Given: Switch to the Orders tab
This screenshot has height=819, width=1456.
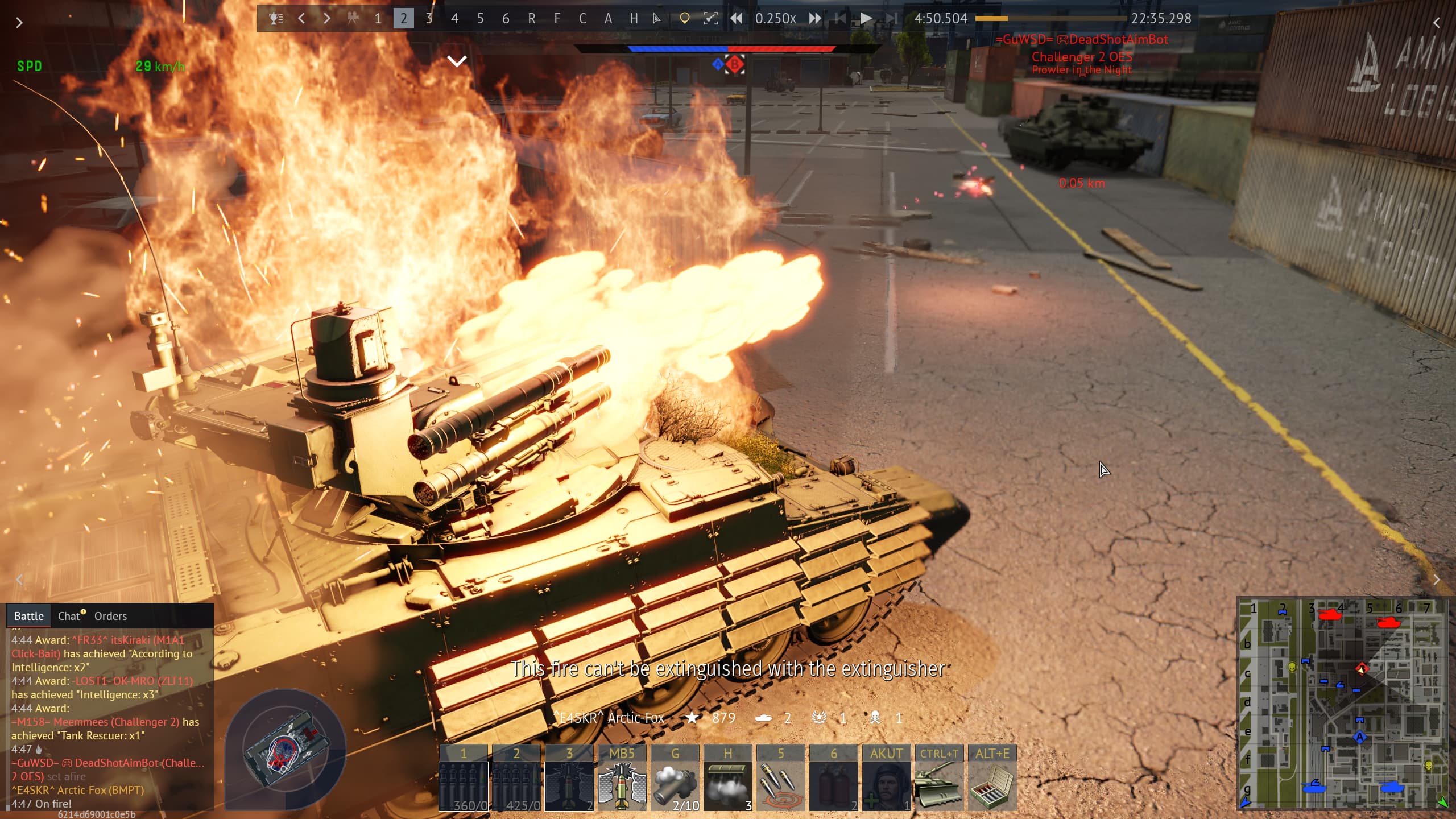Looking at the screenshot, I should tap(110, 616).
